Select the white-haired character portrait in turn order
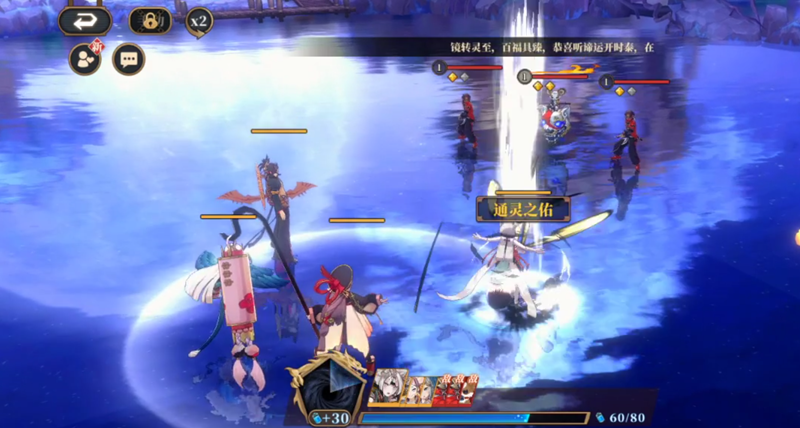This screenshot has width=800, height=428. click(386, 391)
